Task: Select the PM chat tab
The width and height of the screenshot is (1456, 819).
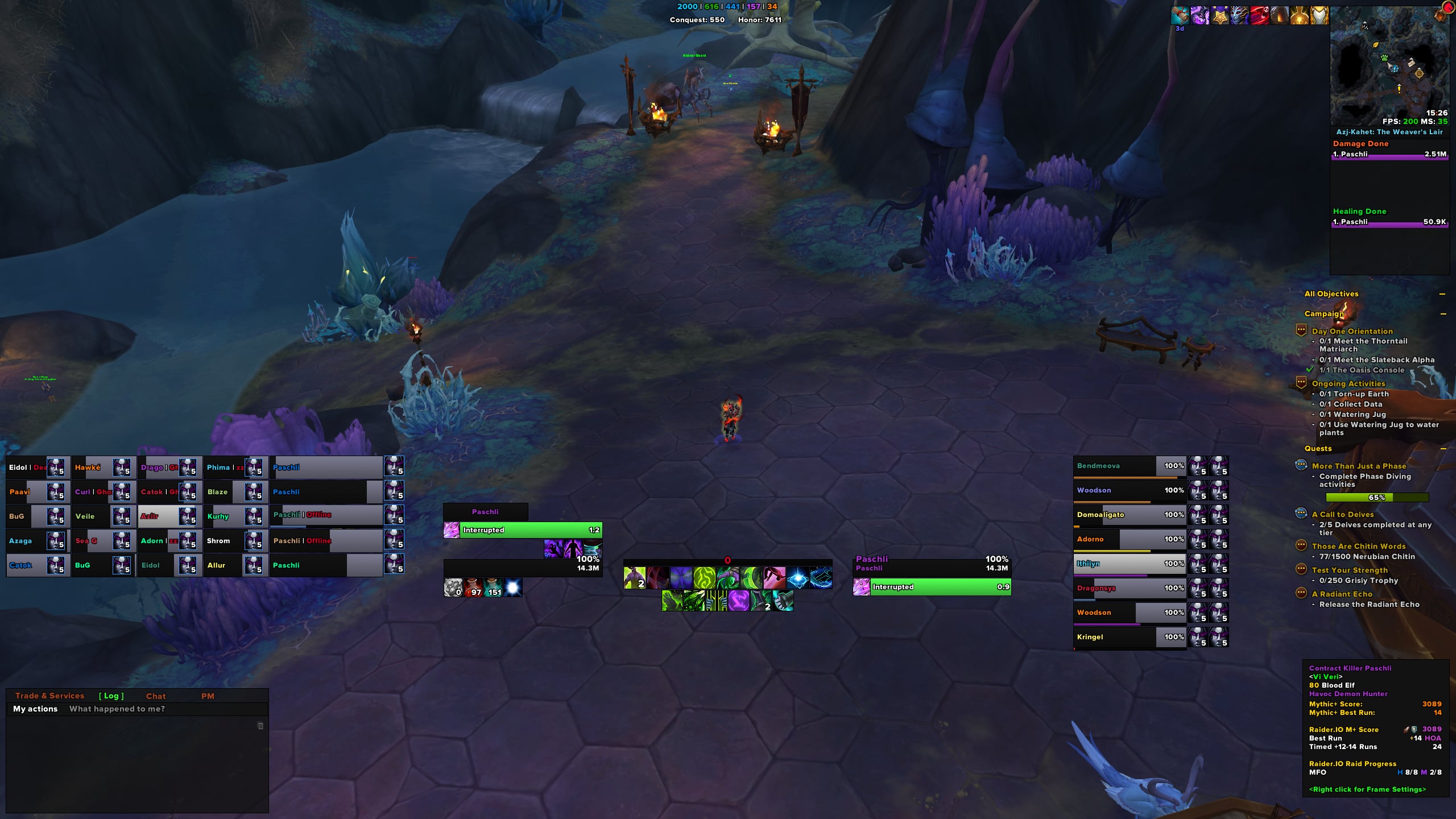Action: [x=208, y=696]
